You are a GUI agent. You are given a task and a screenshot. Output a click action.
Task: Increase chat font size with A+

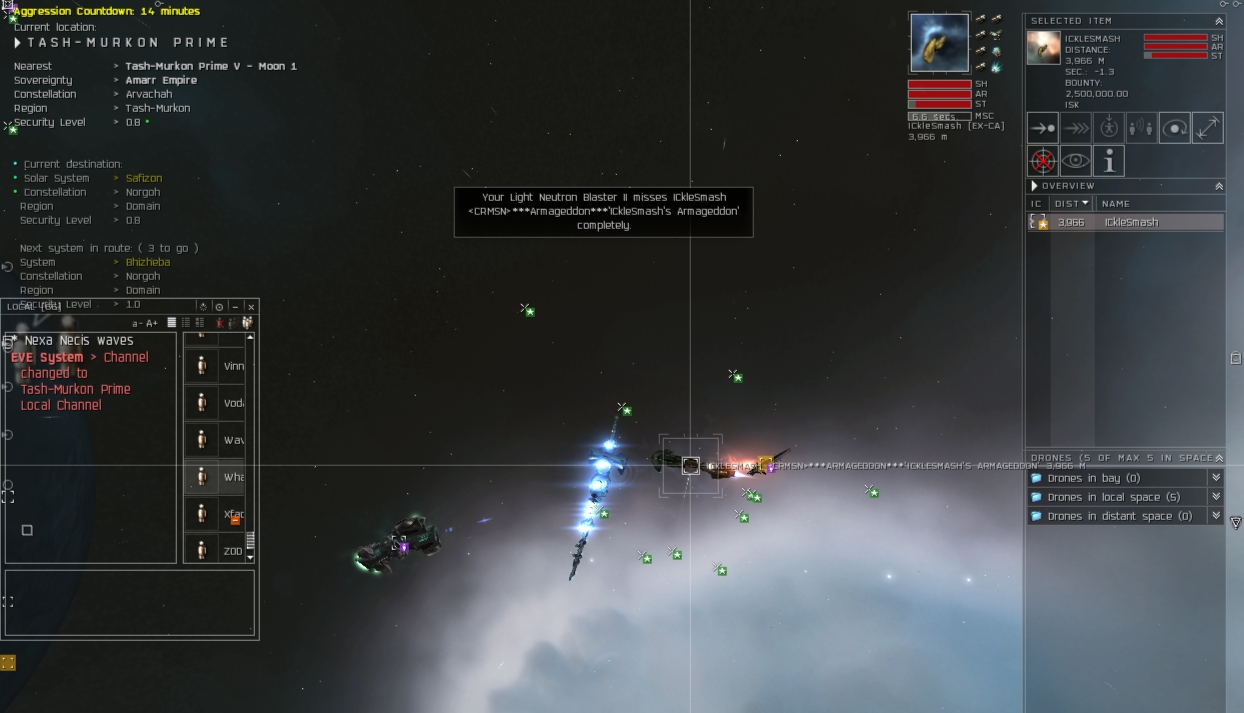point(152,323)
